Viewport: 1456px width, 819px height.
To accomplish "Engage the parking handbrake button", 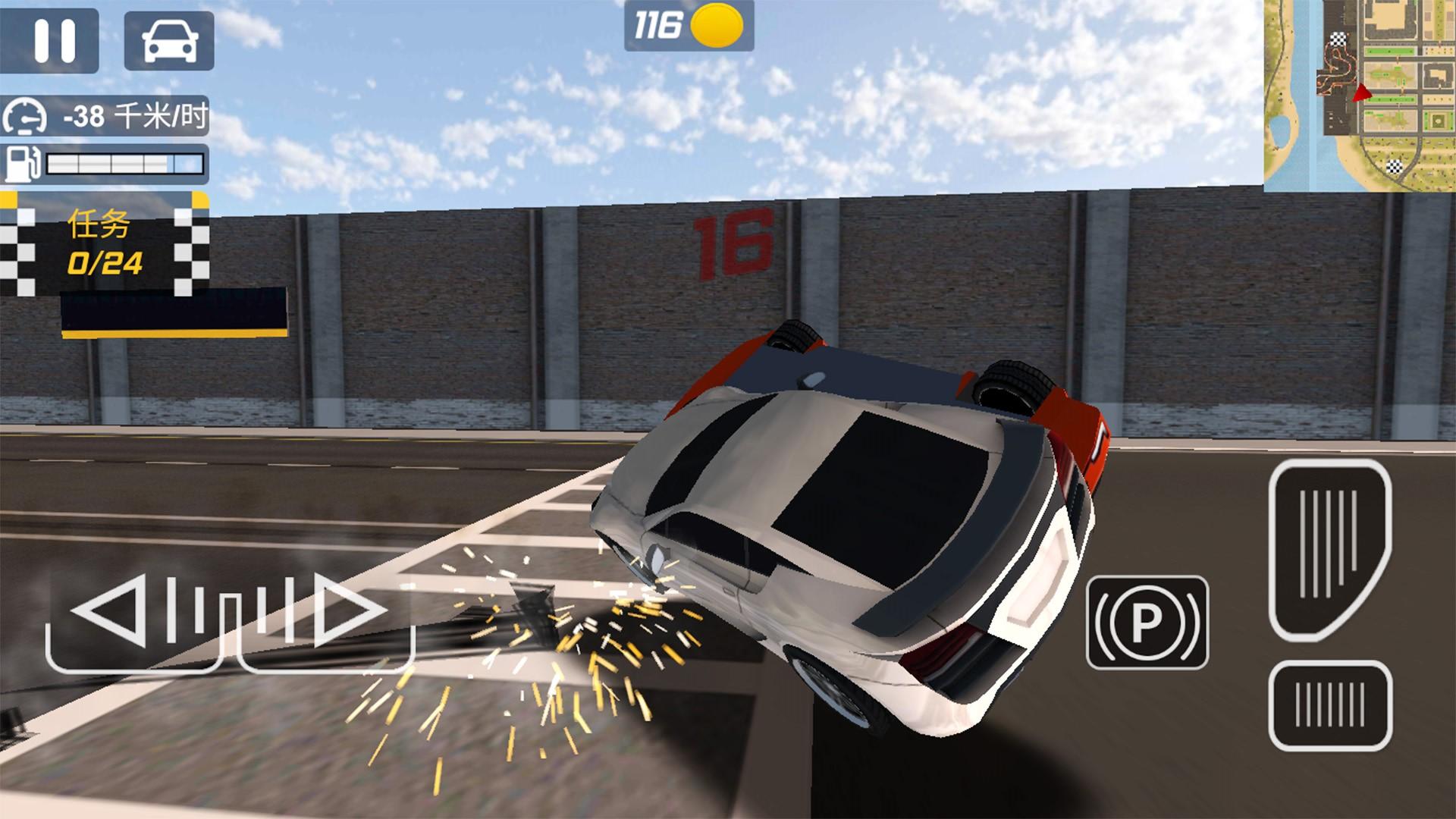I will click(x=1147, y=623).
